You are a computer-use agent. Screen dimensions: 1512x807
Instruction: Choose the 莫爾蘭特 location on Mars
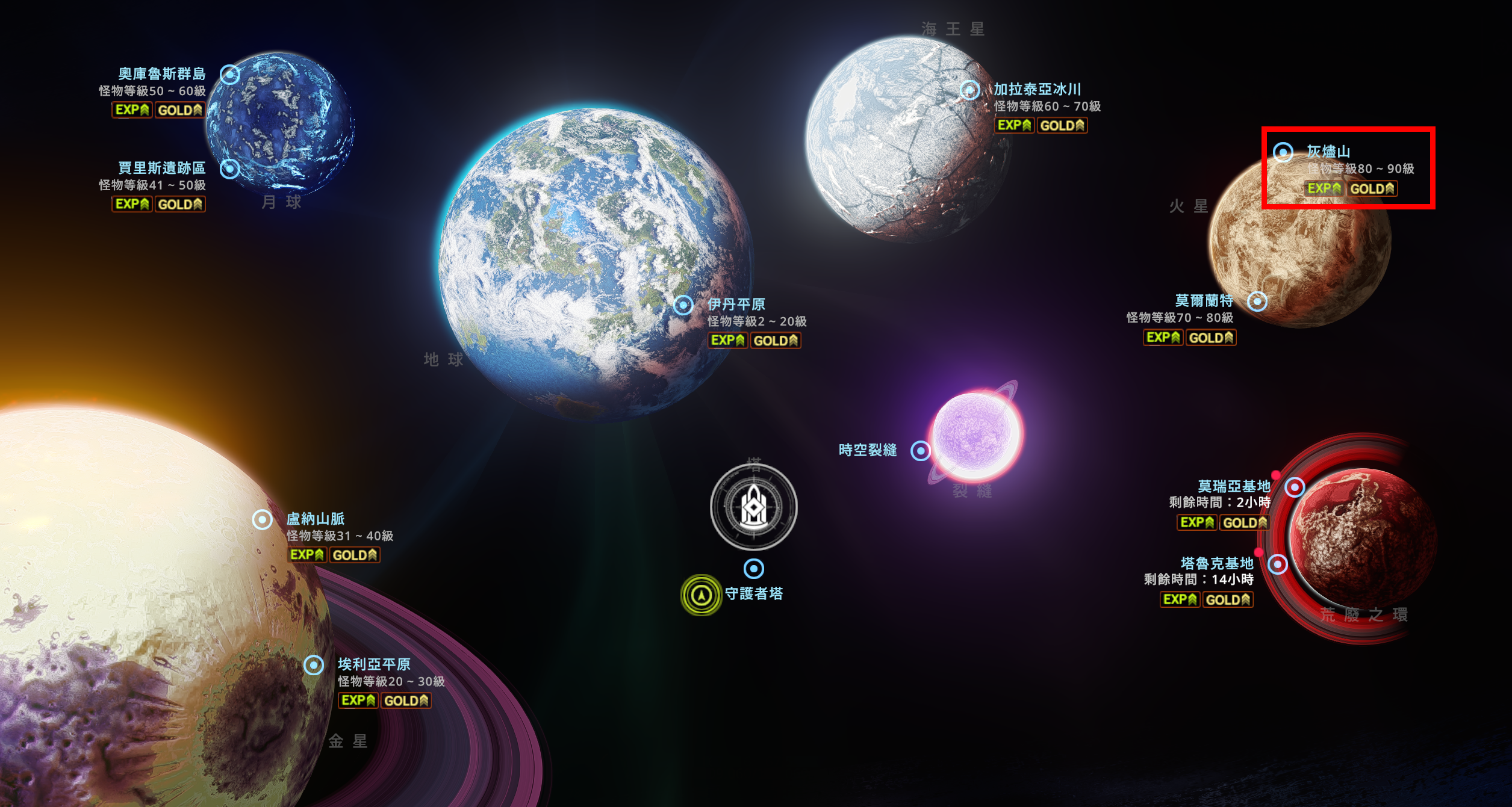point(1257,301)
